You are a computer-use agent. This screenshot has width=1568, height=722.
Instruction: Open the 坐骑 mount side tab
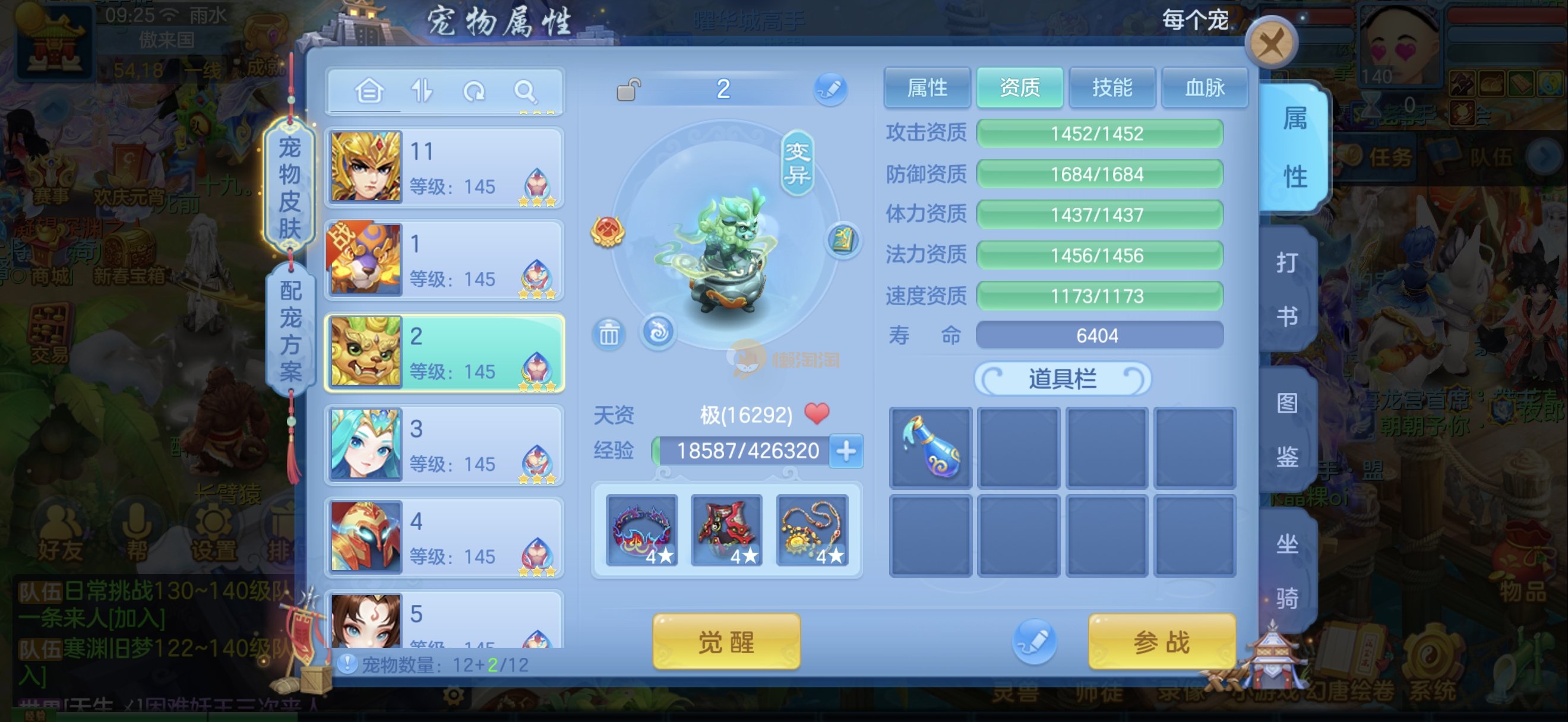pyautogui.click(x=1287, y=570)
